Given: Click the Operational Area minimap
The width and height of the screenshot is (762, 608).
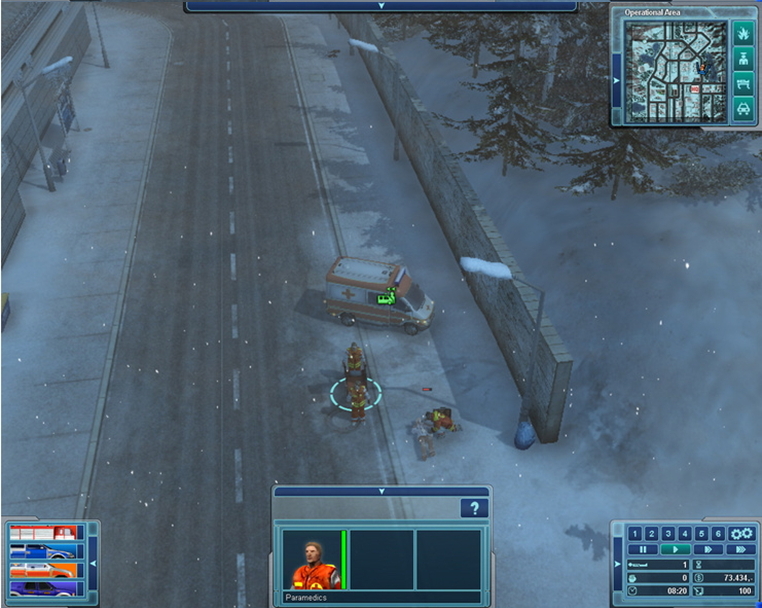Looking at the screenshot, I should (x=675, y=71).
